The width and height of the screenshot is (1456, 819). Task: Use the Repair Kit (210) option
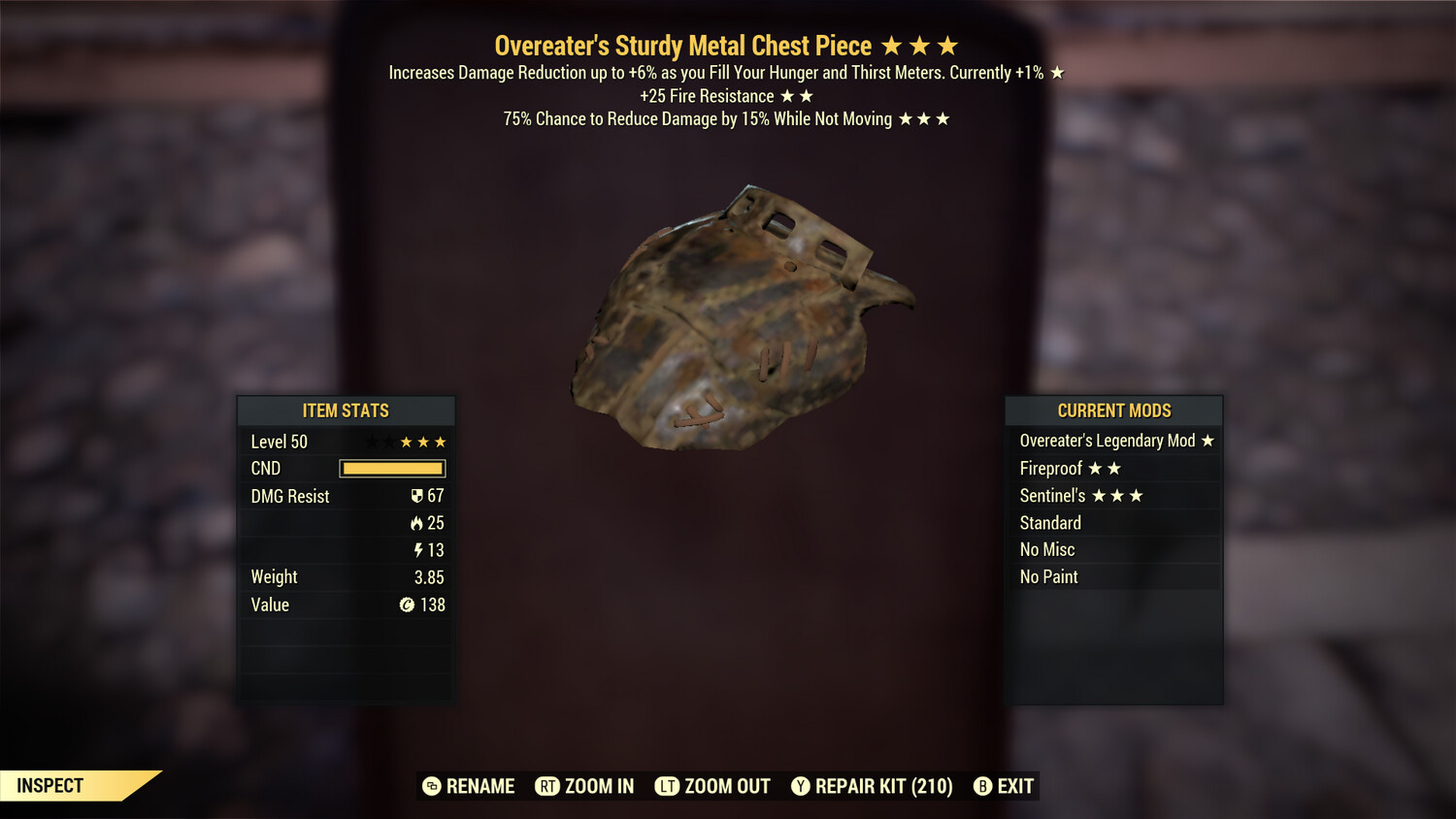tap(872, 786)
